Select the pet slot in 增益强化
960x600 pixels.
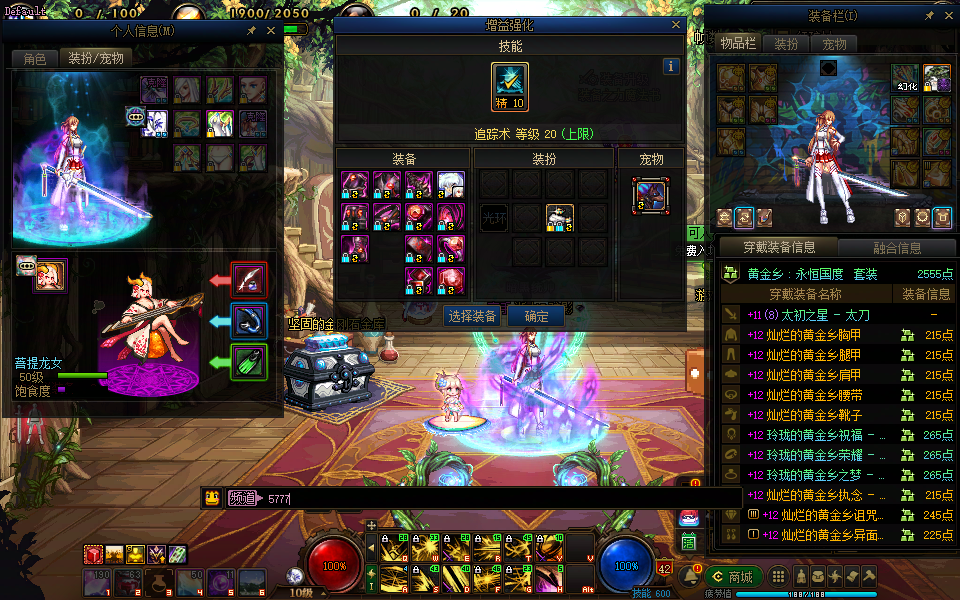650,196
